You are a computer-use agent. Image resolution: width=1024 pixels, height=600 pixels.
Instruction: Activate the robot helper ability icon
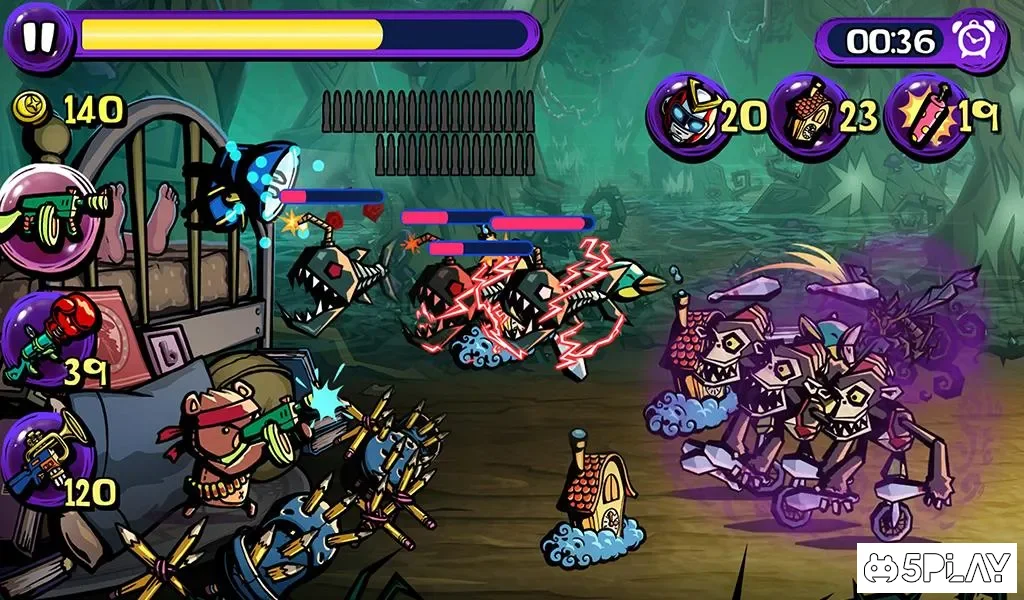pos(687,115)
